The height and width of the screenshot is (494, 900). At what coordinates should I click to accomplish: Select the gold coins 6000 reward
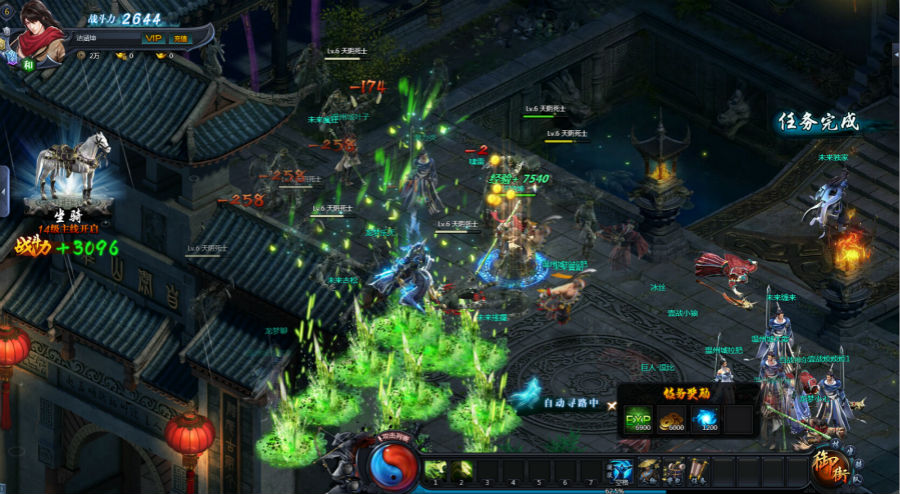[x=673, y=419]
